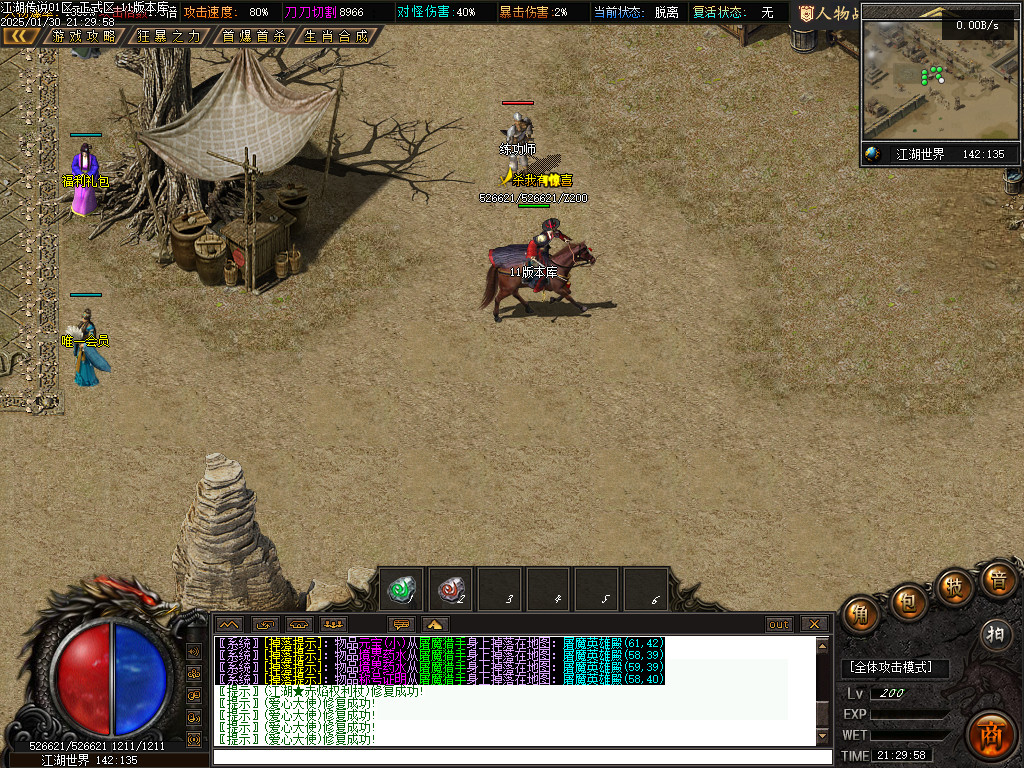Close the chat panel with the X button
The image size is (1024, 768).
[x=815, y=624]
